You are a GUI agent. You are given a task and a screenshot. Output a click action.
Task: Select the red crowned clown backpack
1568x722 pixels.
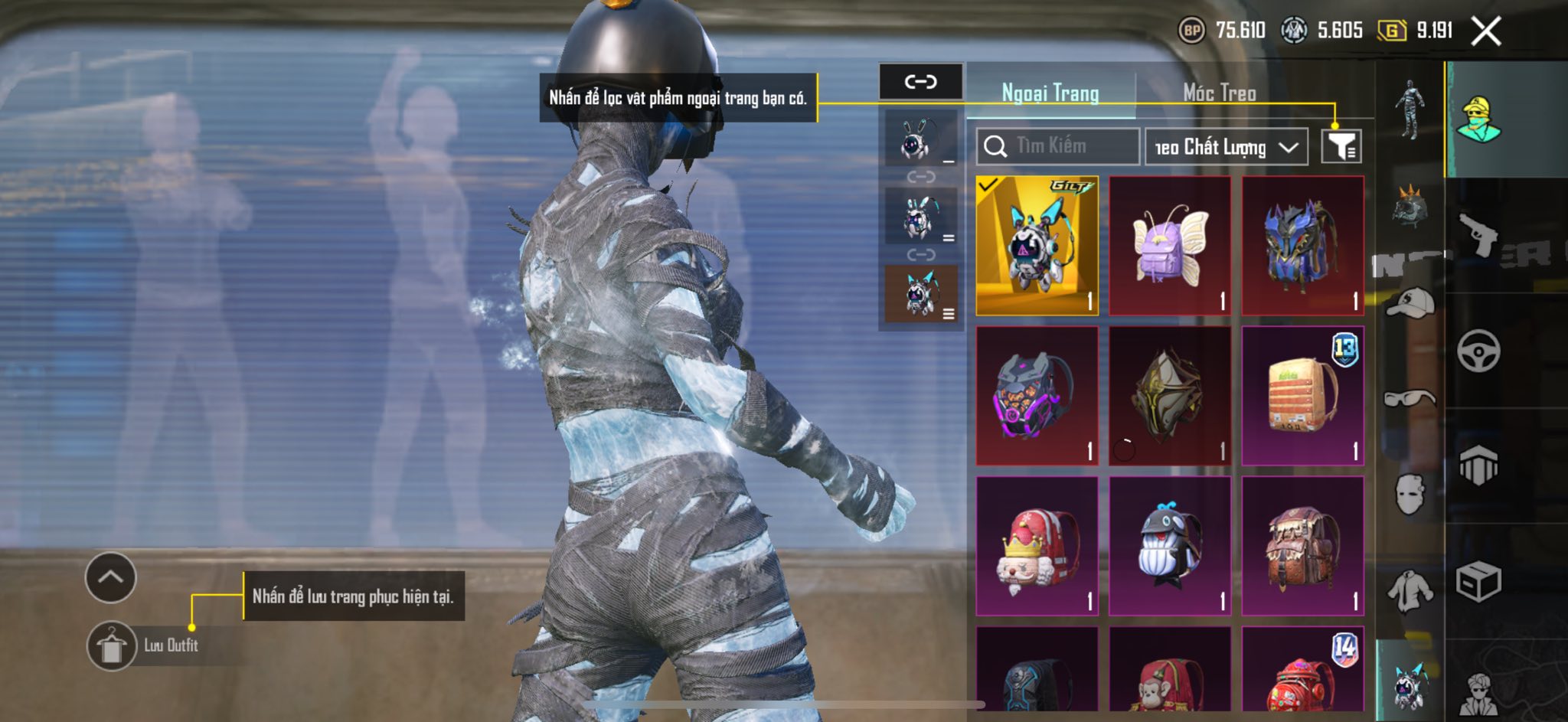pos(1037,546)
